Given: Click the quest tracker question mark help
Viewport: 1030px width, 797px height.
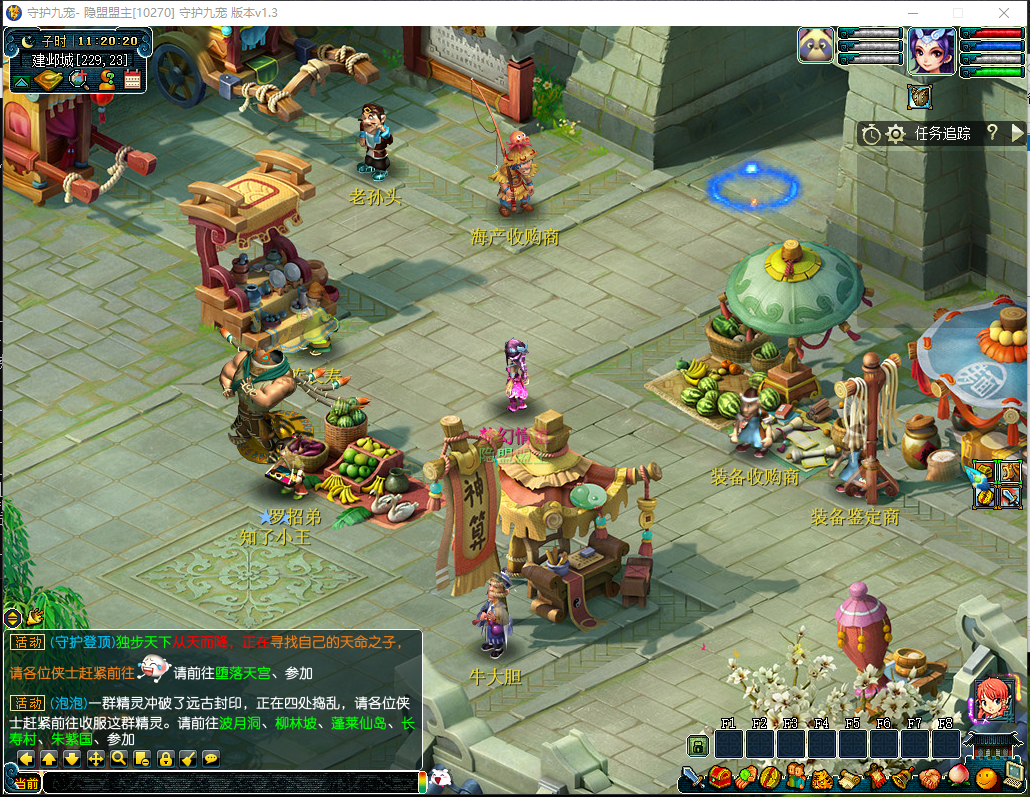Looking at the screenshot, I should pyautogui.click(x=992, y=132).
